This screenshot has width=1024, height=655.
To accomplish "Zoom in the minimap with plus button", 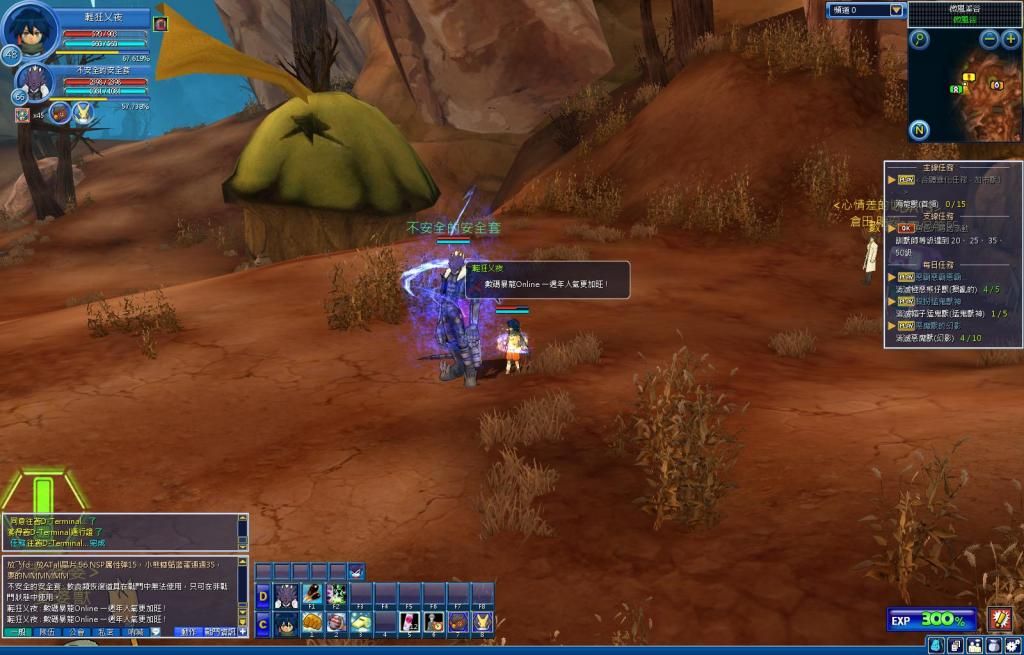I will (1010, 39).
